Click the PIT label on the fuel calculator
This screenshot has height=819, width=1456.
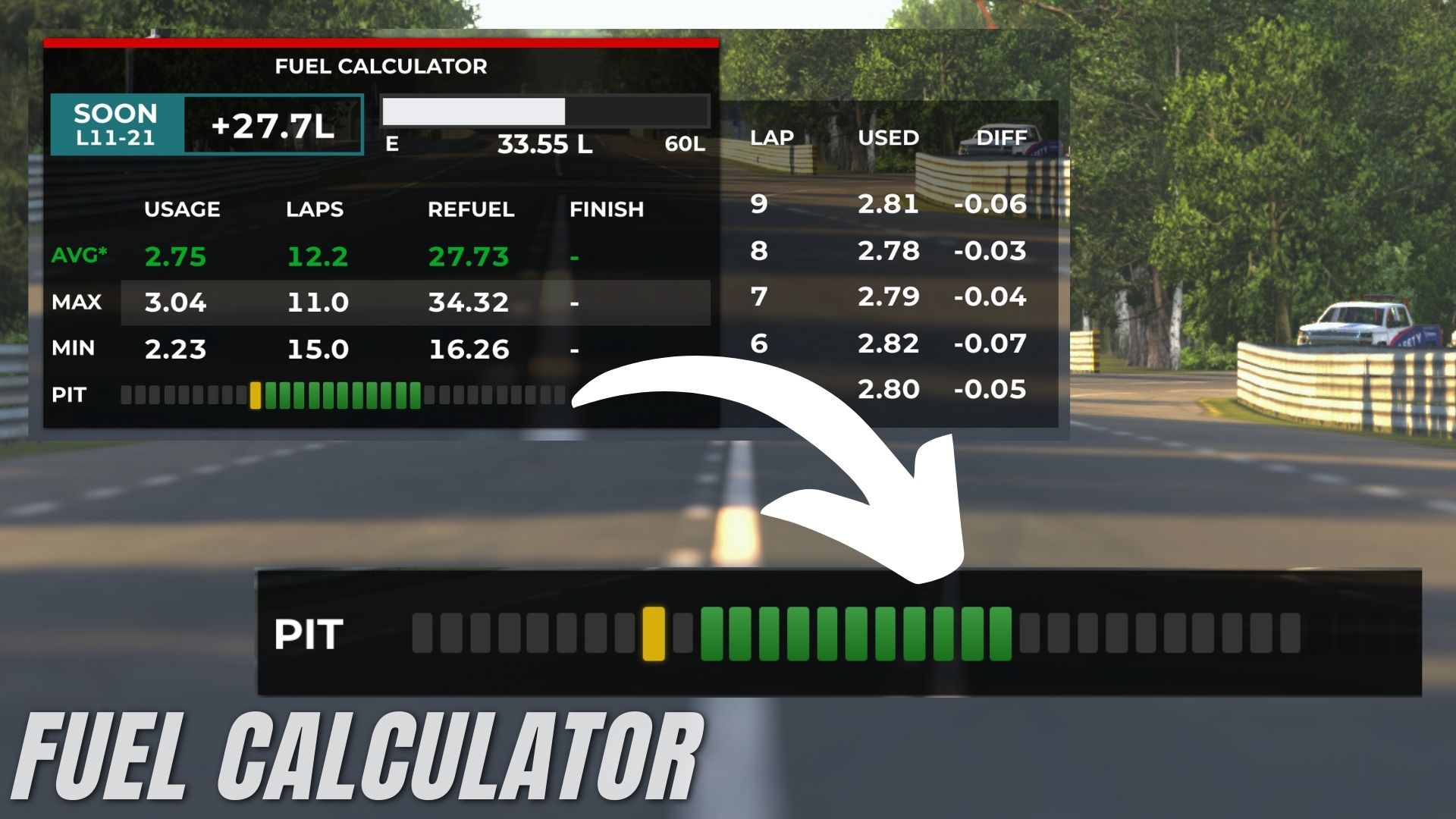(74, 395)
